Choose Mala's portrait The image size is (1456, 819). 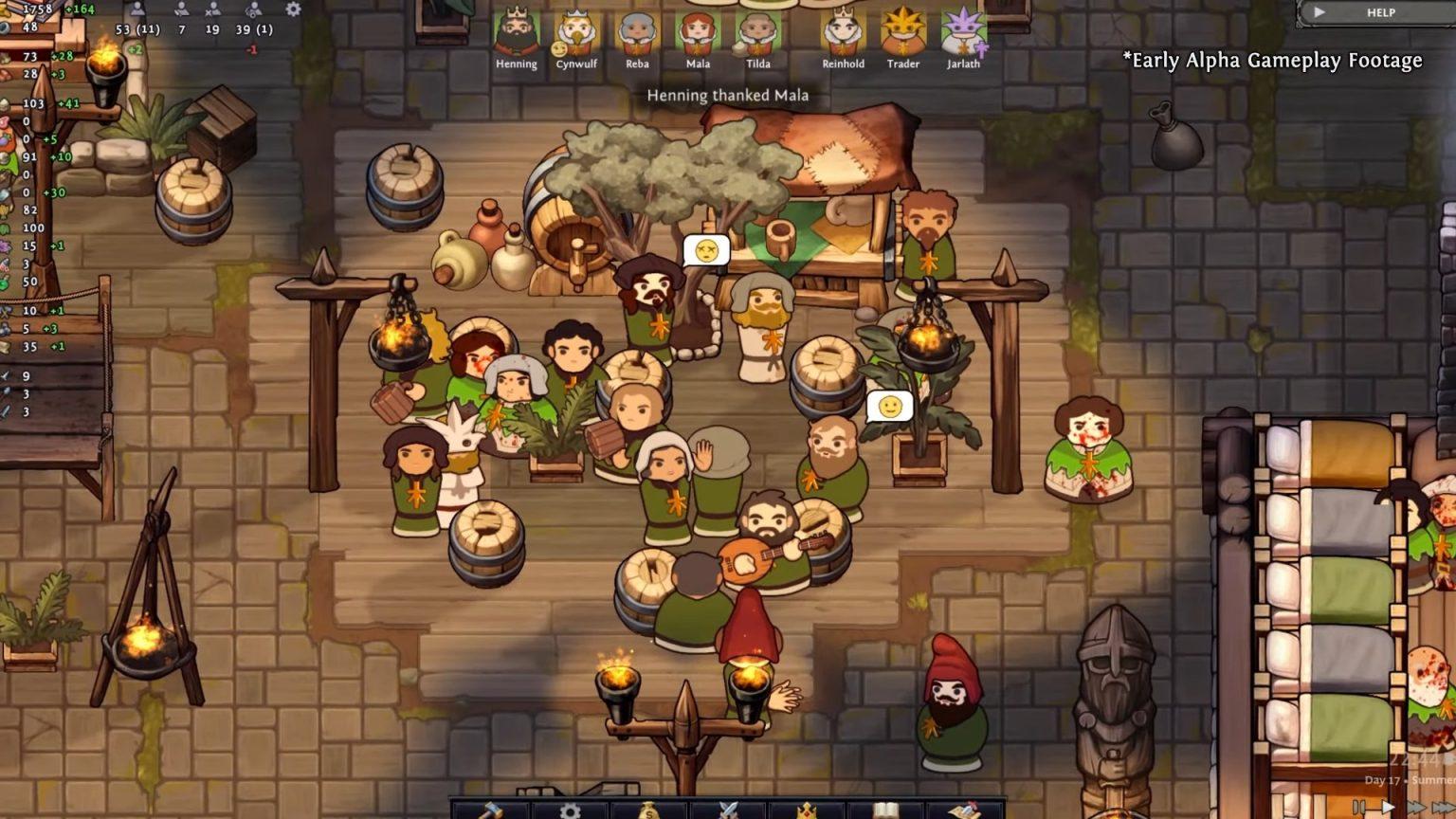[x=698, y=34]
